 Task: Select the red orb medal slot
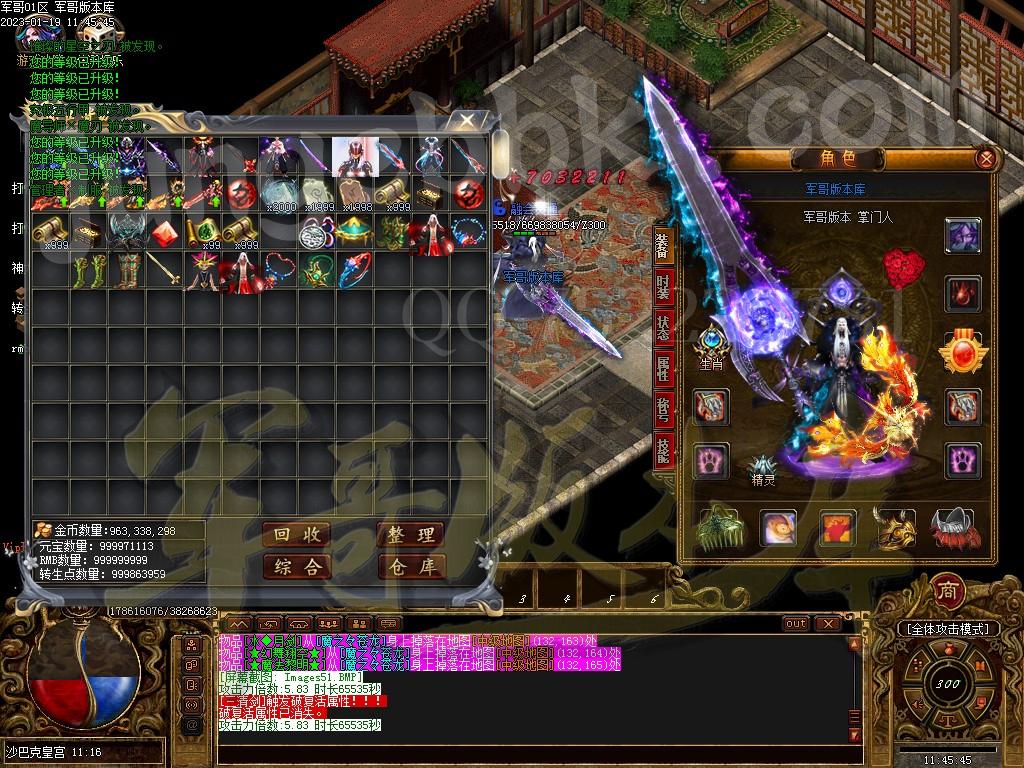click(x=963, y=352)
